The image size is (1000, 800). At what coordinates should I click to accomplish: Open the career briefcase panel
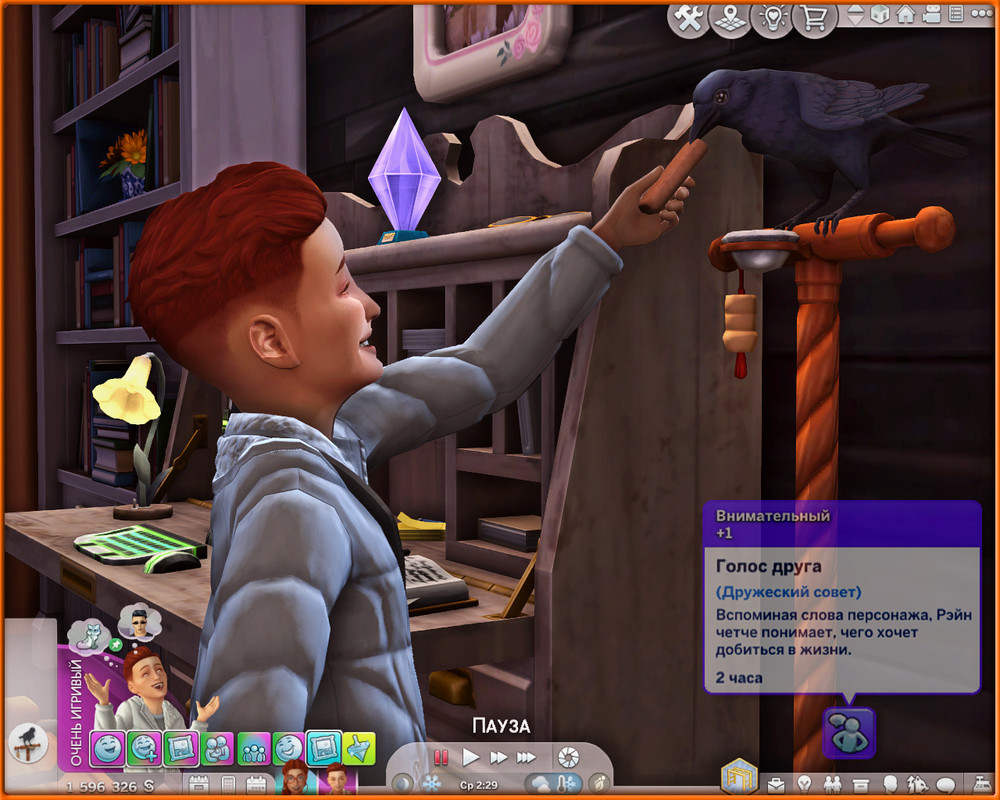tap(776, 783)
